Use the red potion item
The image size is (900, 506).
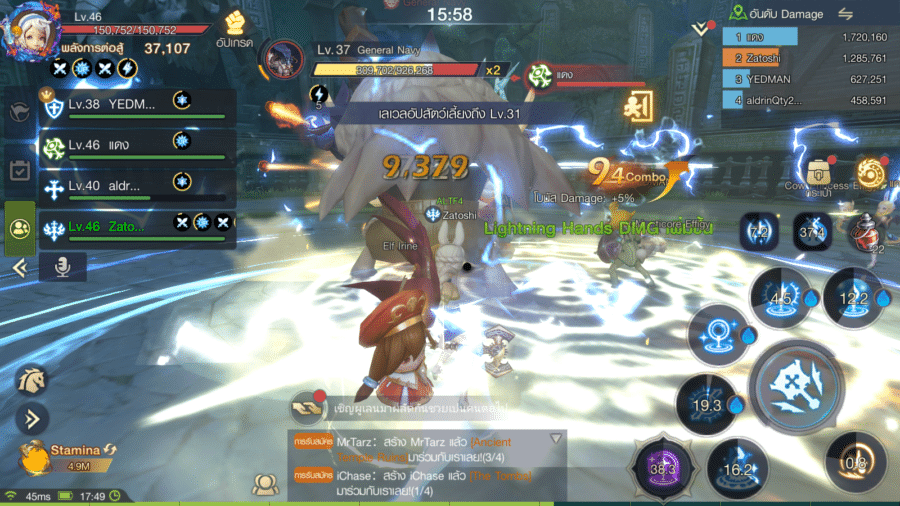[x=866, y=232]
